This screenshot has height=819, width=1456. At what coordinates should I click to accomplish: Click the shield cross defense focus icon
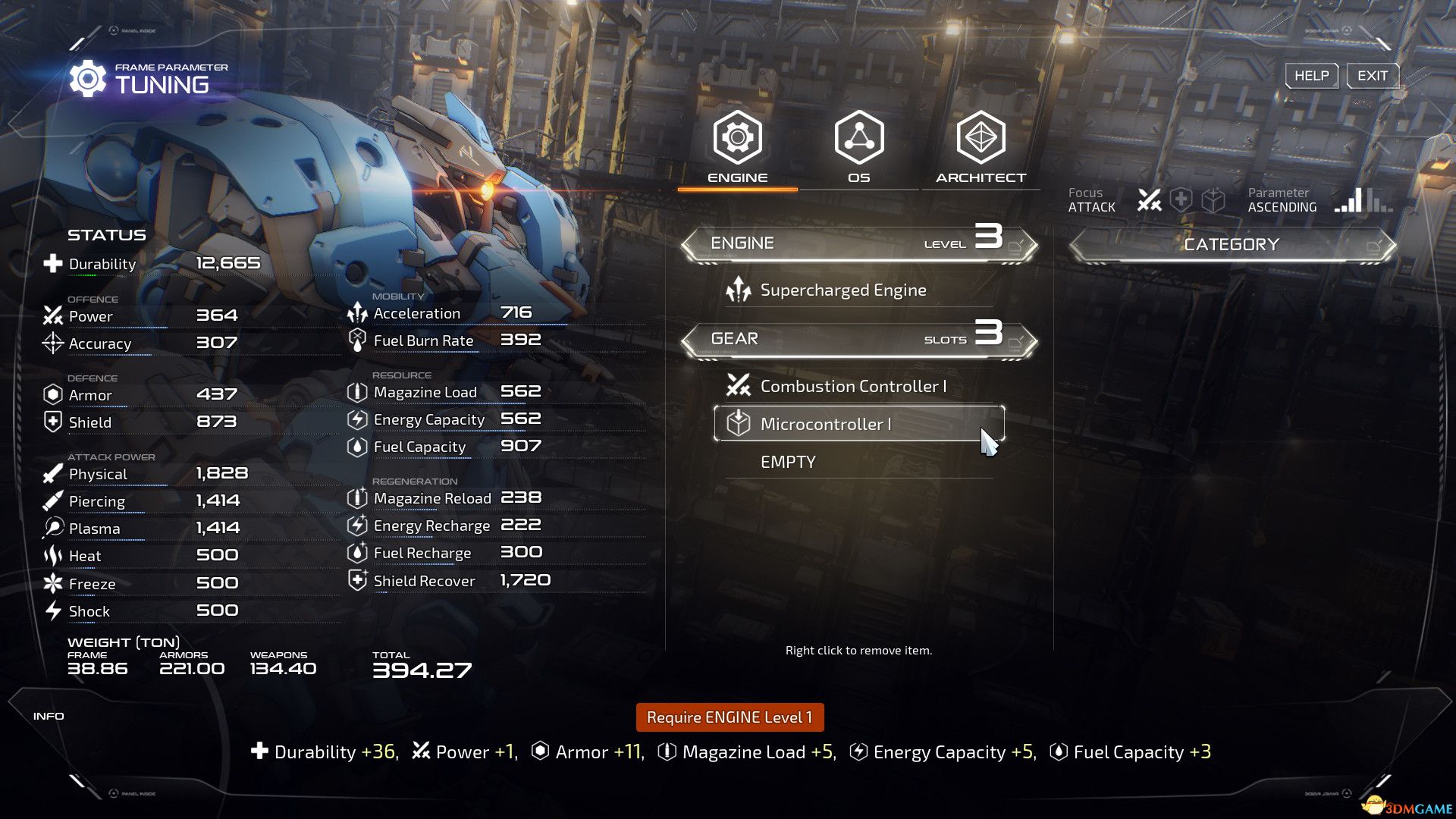(x=1181, y=199)
